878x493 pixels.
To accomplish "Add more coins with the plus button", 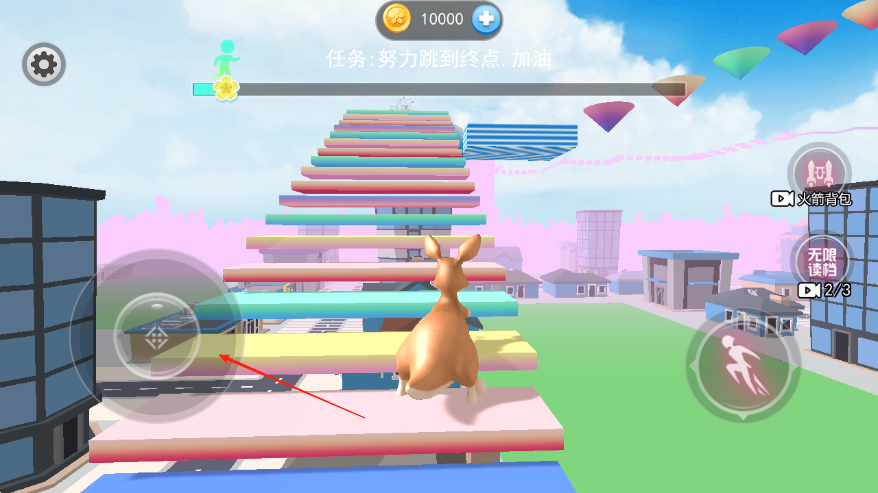I will point(487,19).
